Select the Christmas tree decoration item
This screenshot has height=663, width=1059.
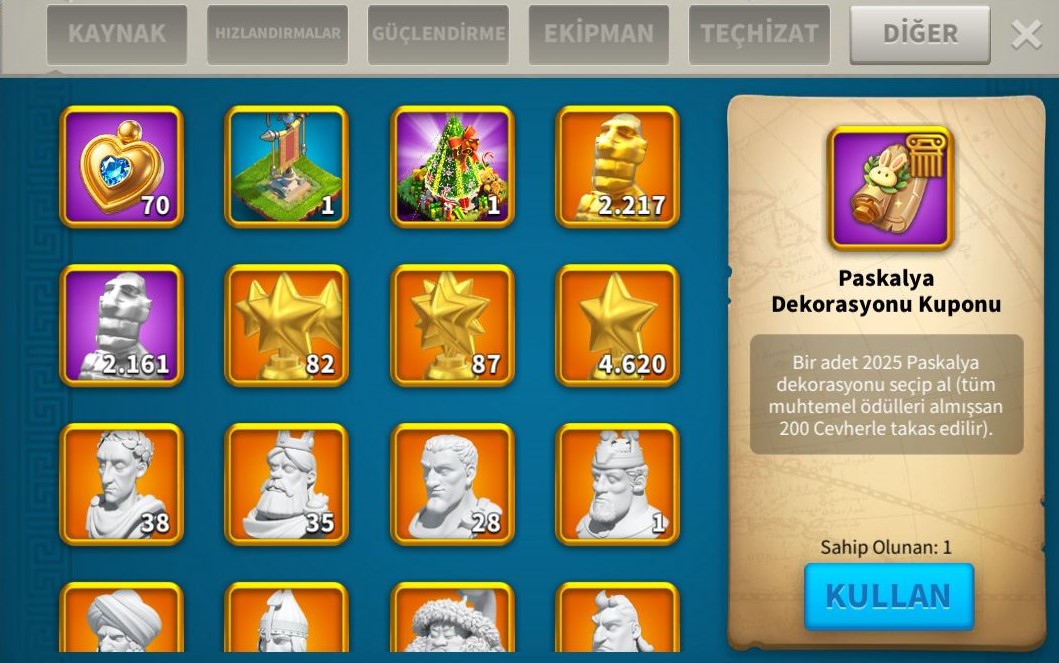452,166
